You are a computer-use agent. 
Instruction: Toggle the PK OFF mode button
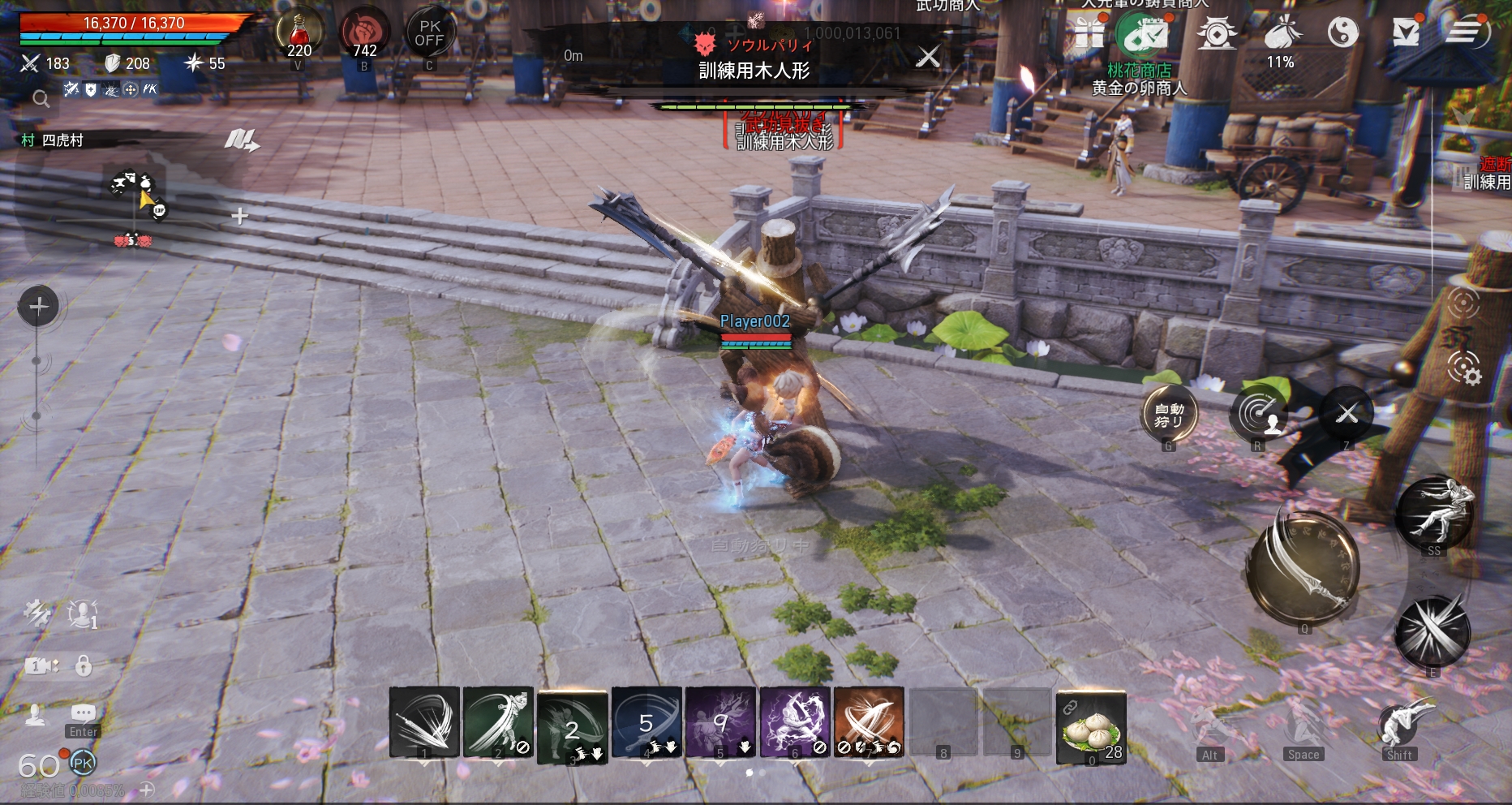click(x=429, y=34)
